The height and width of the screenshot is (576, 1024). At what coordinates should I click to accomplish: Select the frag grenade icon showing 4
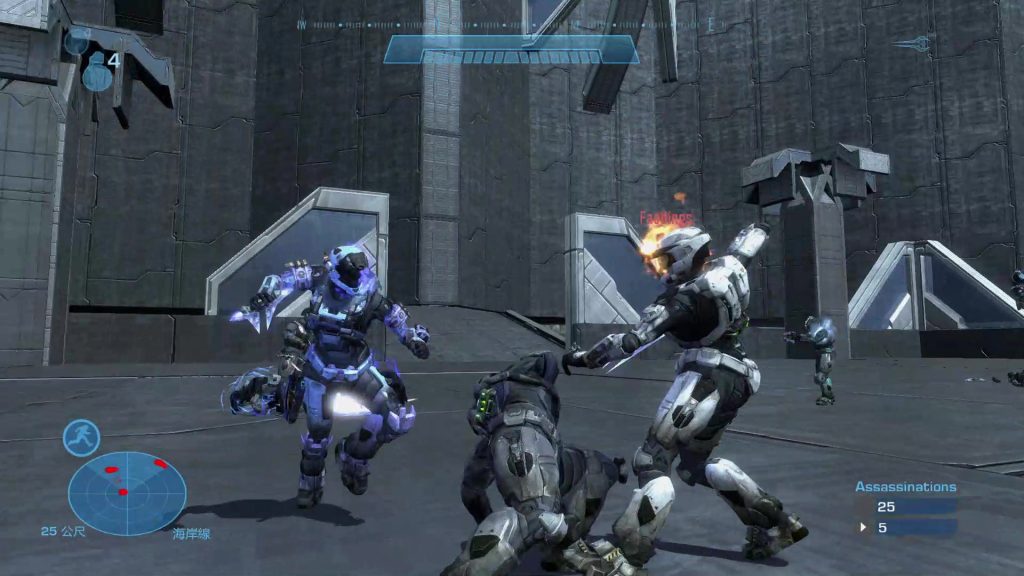(x=97, y=72)
